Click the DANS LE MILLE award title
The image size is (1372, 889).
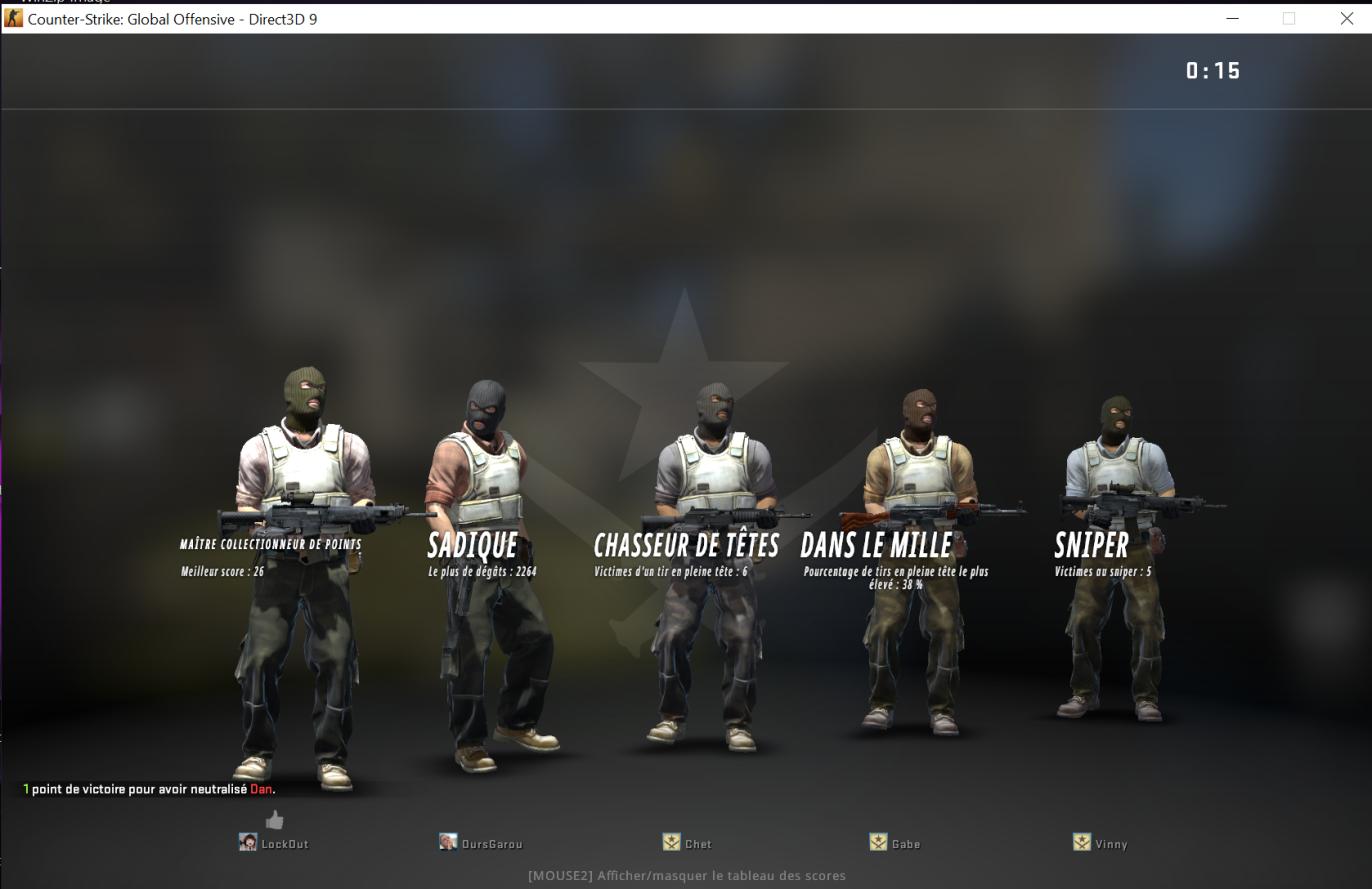click(877, 545)
